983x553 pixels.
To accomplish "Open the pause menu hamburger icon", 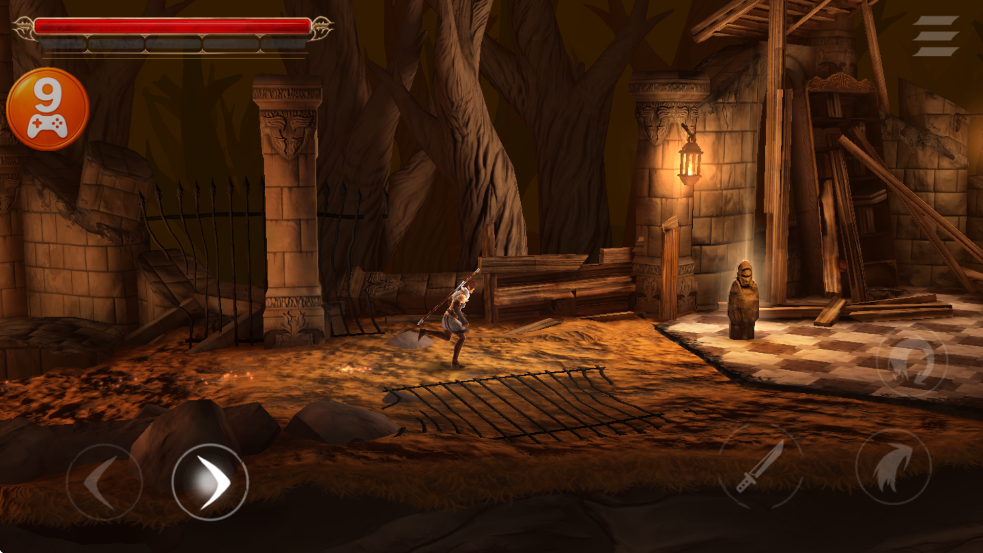I will pyautogui.click(x=935, y=36).
